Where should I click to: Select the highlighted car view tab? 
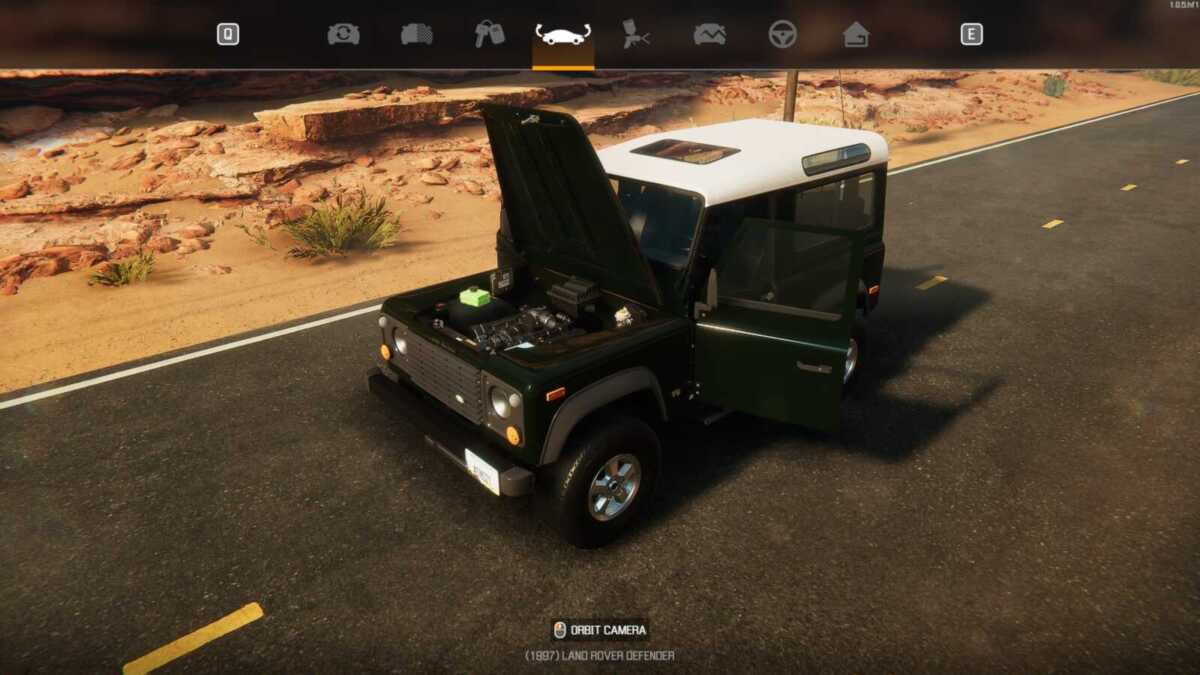(x=563, y=35)
